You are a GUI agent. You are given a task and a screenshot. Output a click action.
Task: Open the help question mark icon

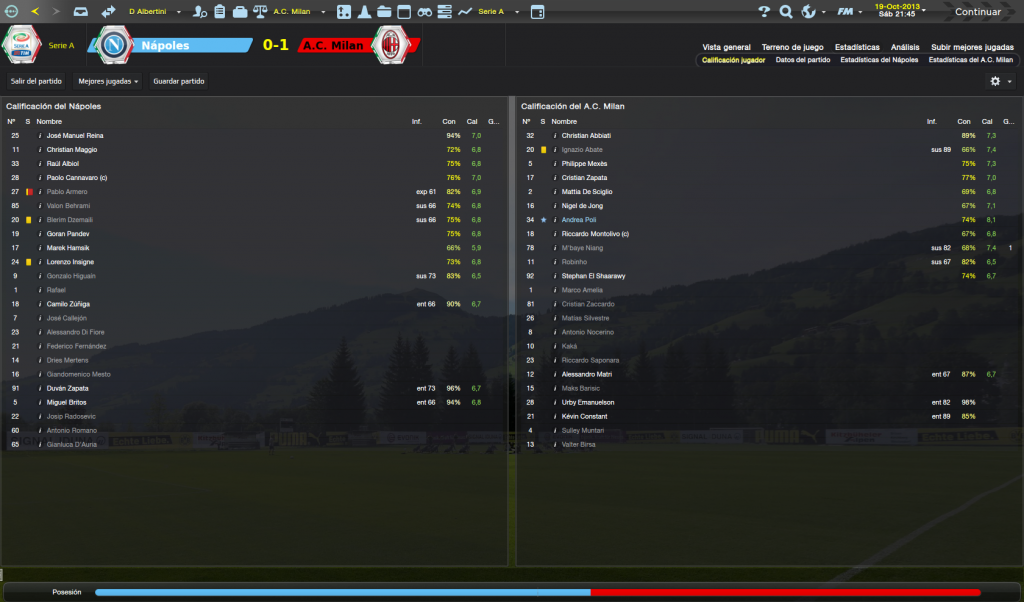pos(764,12)
